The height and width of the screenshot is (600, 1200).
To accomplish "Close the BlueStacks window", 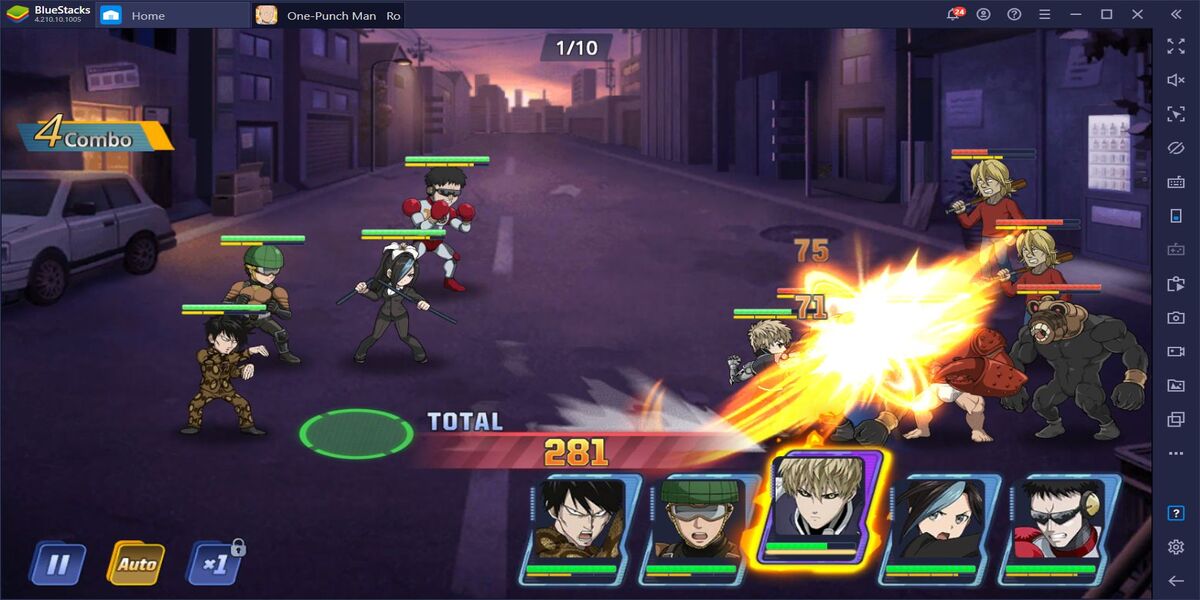I will 1136,15.
